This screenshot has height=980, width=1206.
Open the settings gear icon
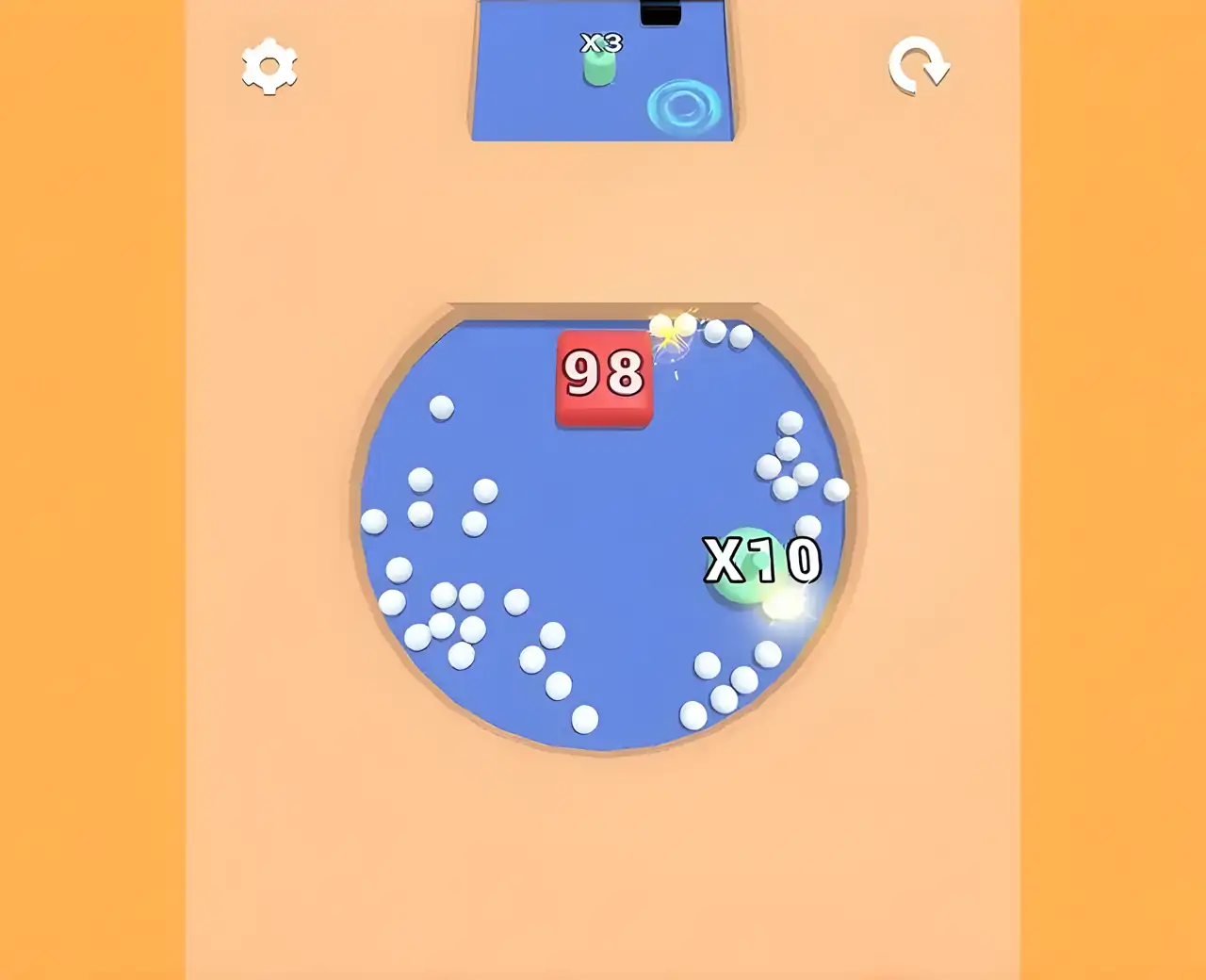click(270, 67)
